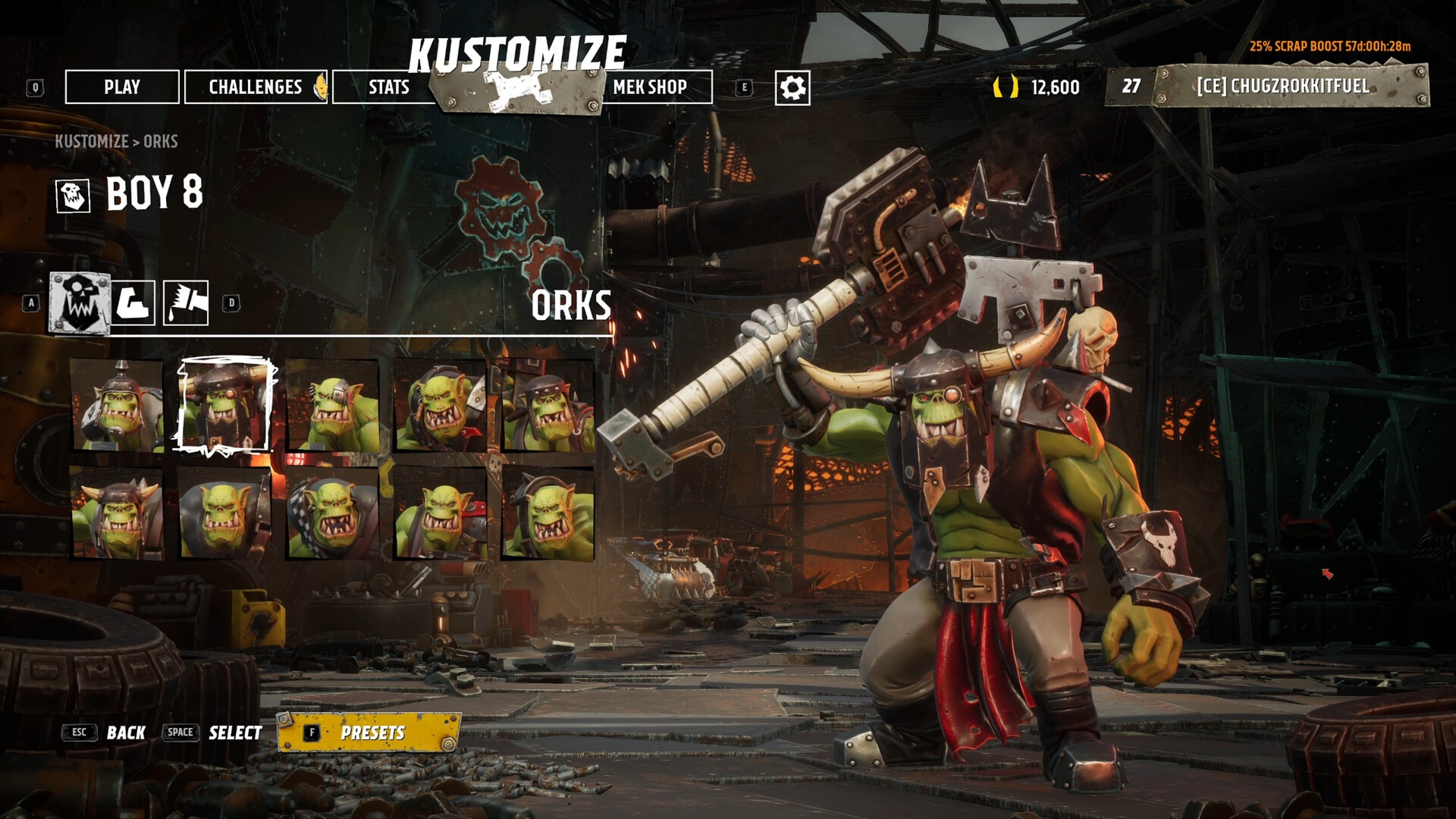
Task: Select the horned helmet ork with red eyepiece
Action: tap(224, 406)
